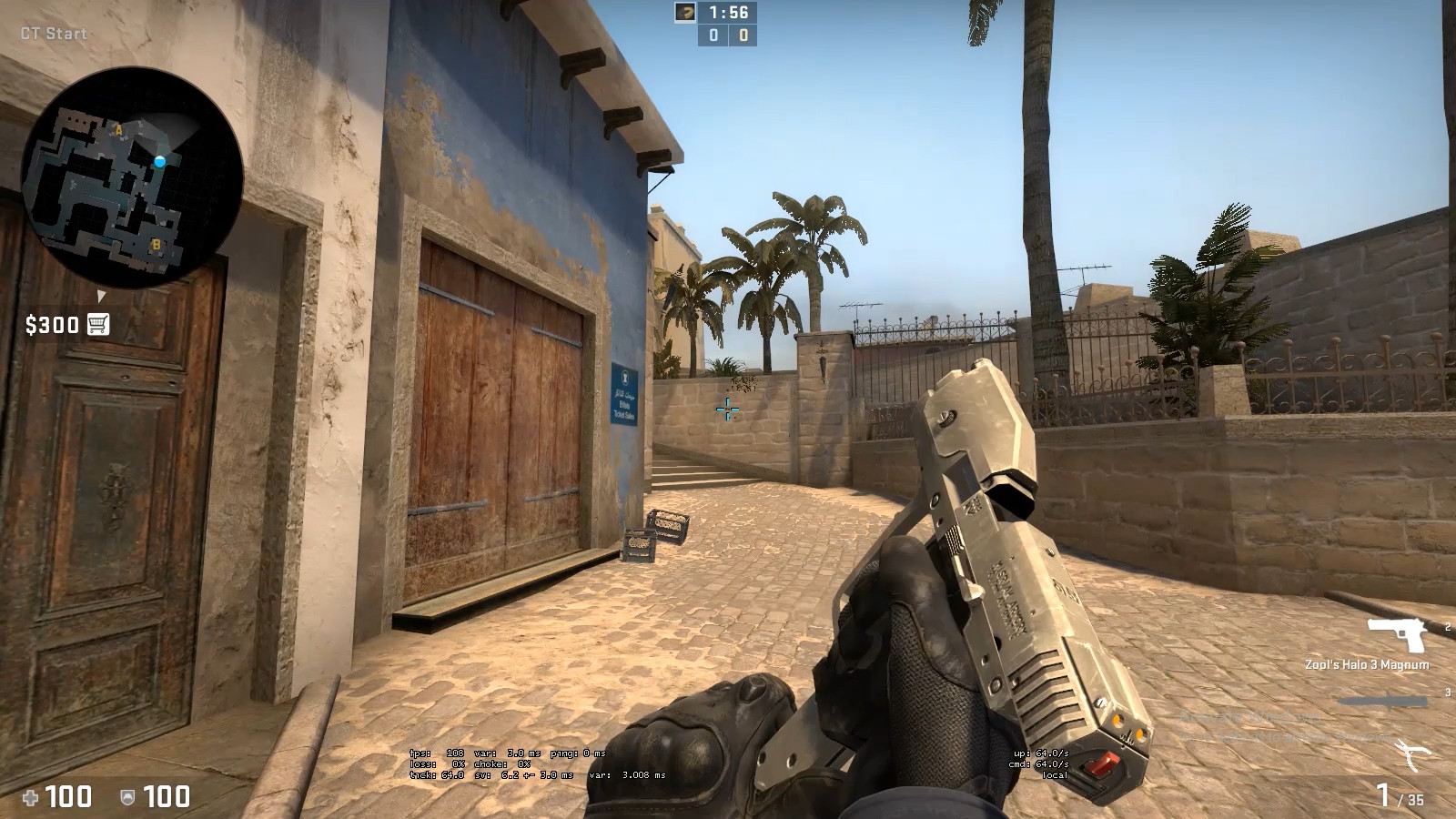Image resolution: width=1456 pixels, height=819 pixels.
Task: Click the bombsite B marker on the radar
Action: 155,244
